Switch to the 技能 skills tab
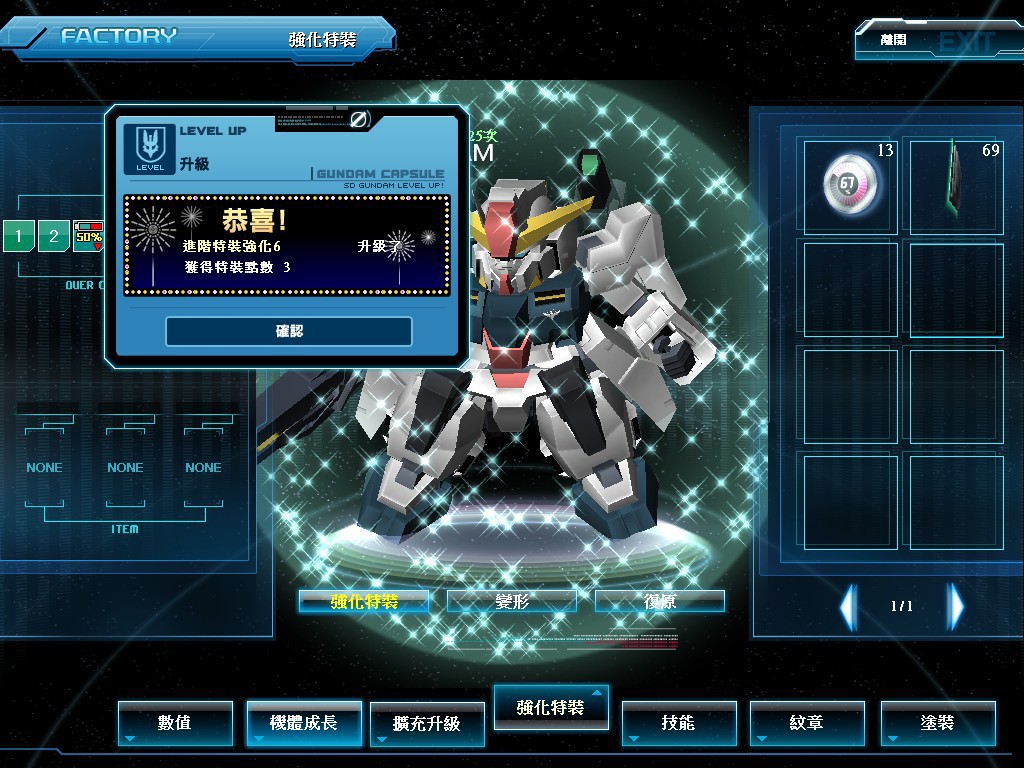This screenshot has width=1024, height=768. pyautogui.click(x=679, y=722)
